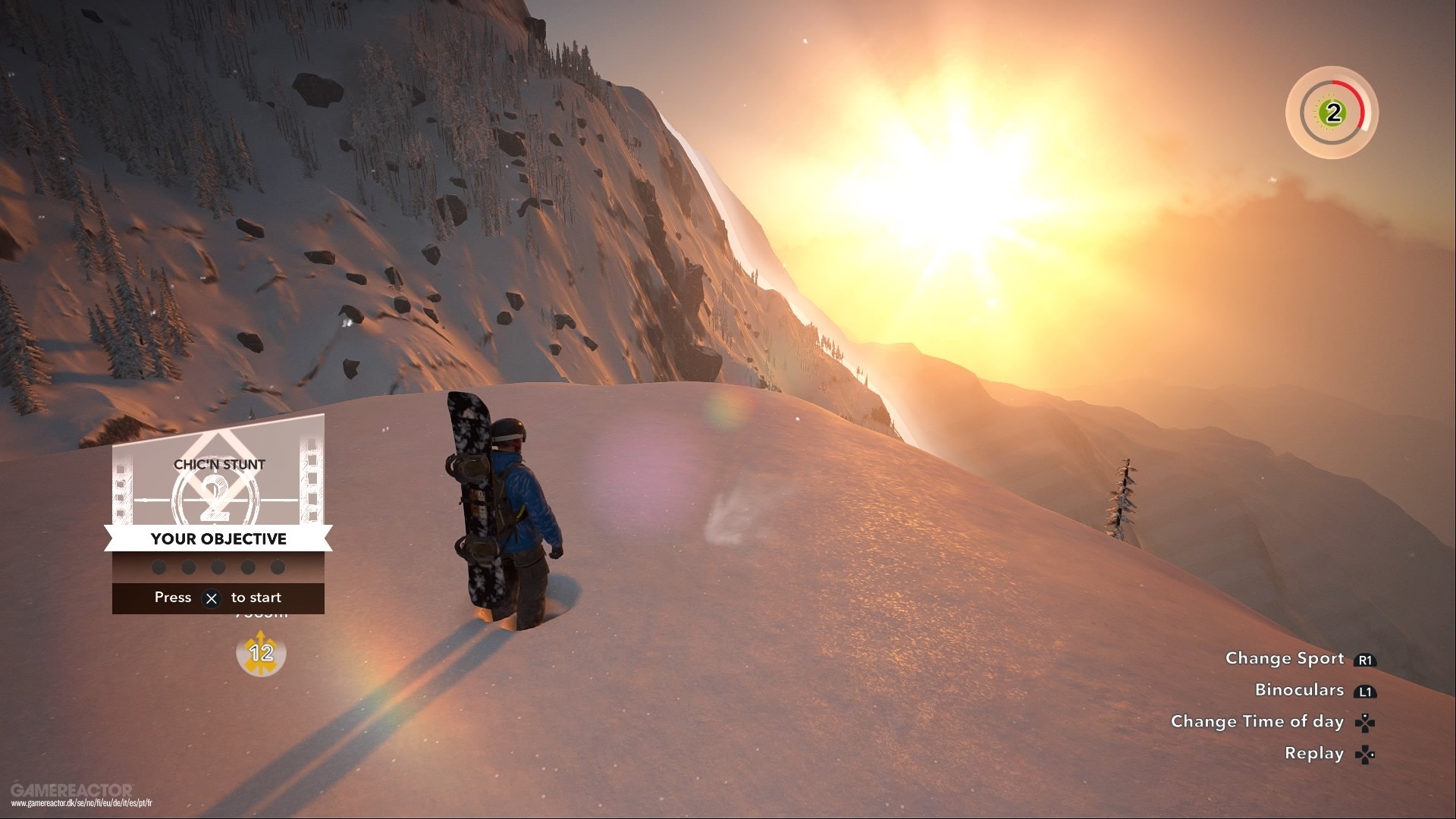Open the Replay menu entry
This screenshot has width=1456, height=819.
click(x=1314, y=753)
